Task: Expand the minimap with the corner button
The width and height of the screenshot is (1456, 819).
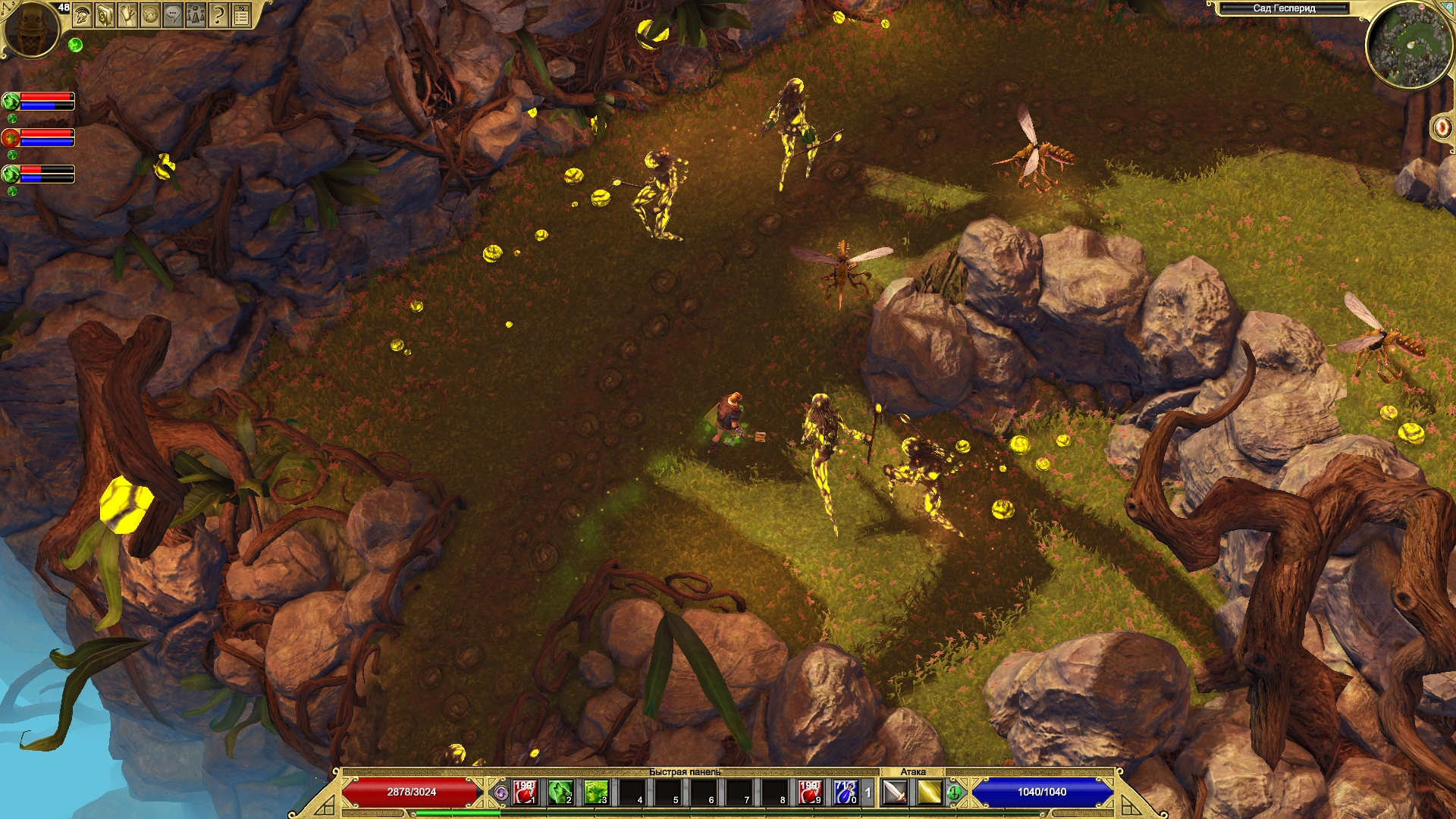Action: (1447, 9)
